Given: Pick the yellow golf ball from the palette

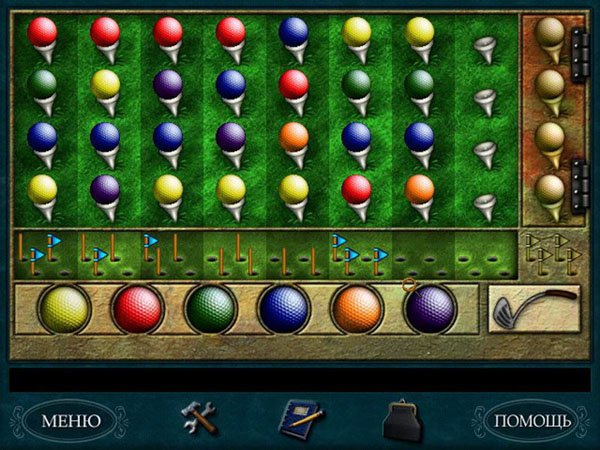Looking at the screenshot, I should [x=64, y=309].
